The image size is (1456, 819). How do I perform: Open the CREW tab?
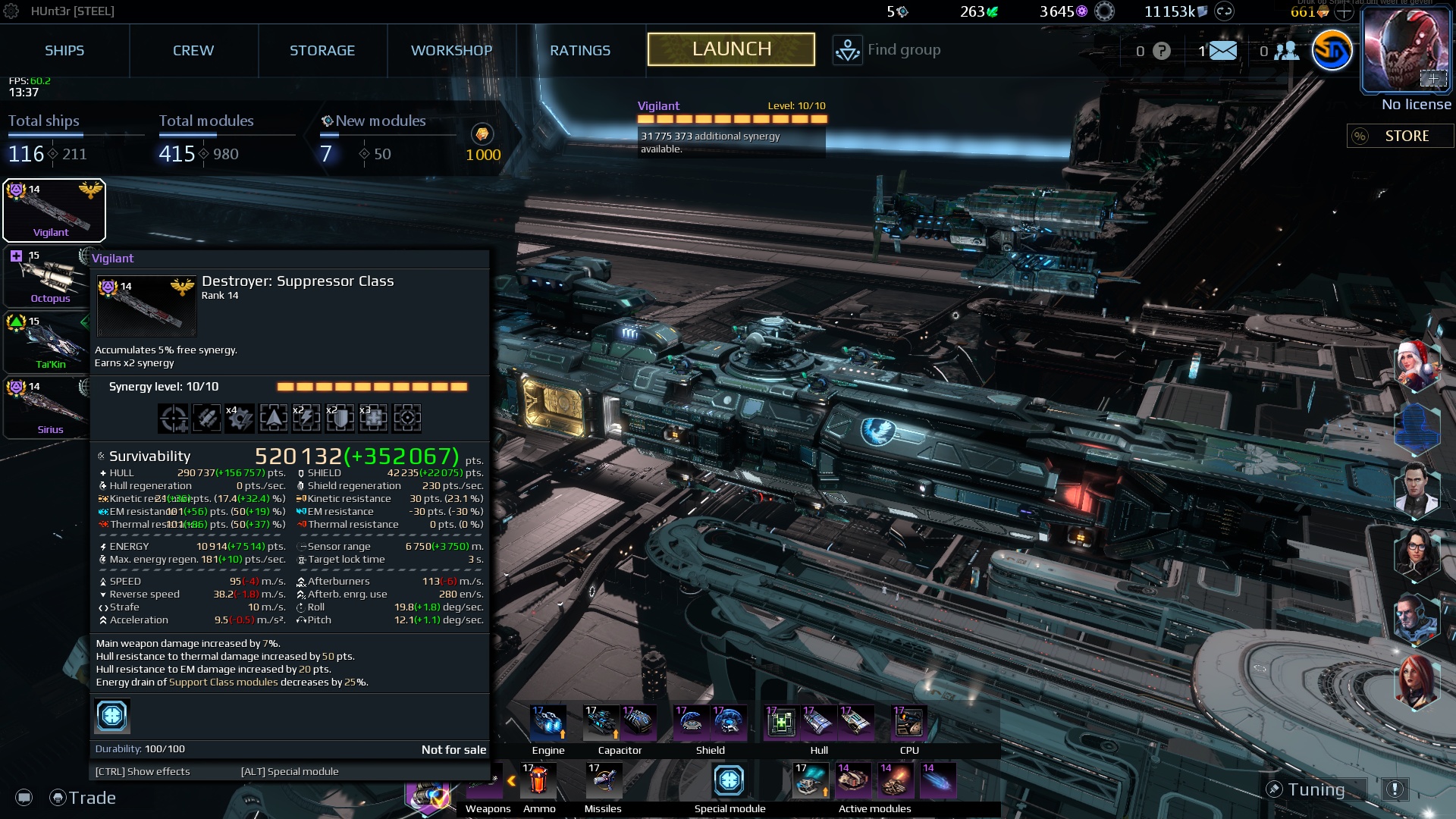[193, 50]
